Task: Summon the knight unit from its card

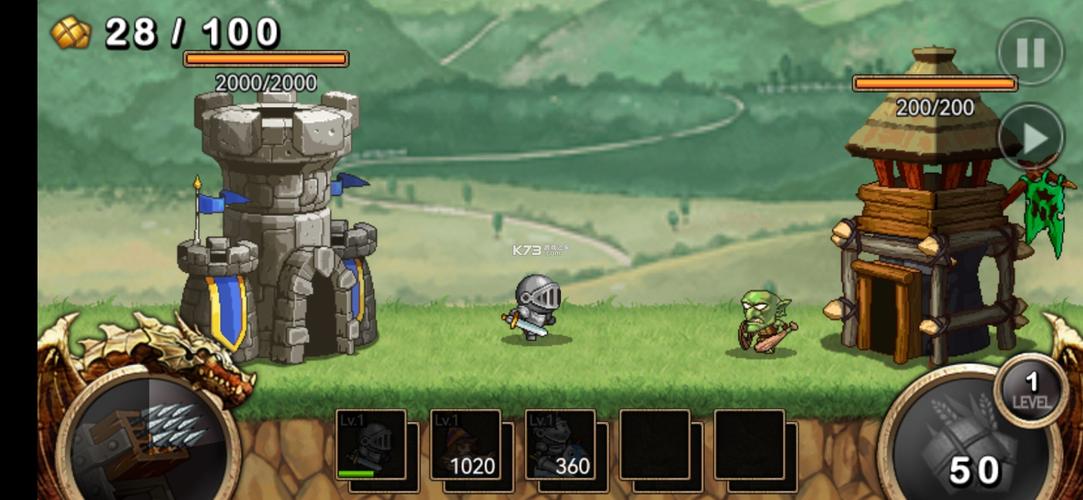Action: pyautogui.click(x=371, y=445)
